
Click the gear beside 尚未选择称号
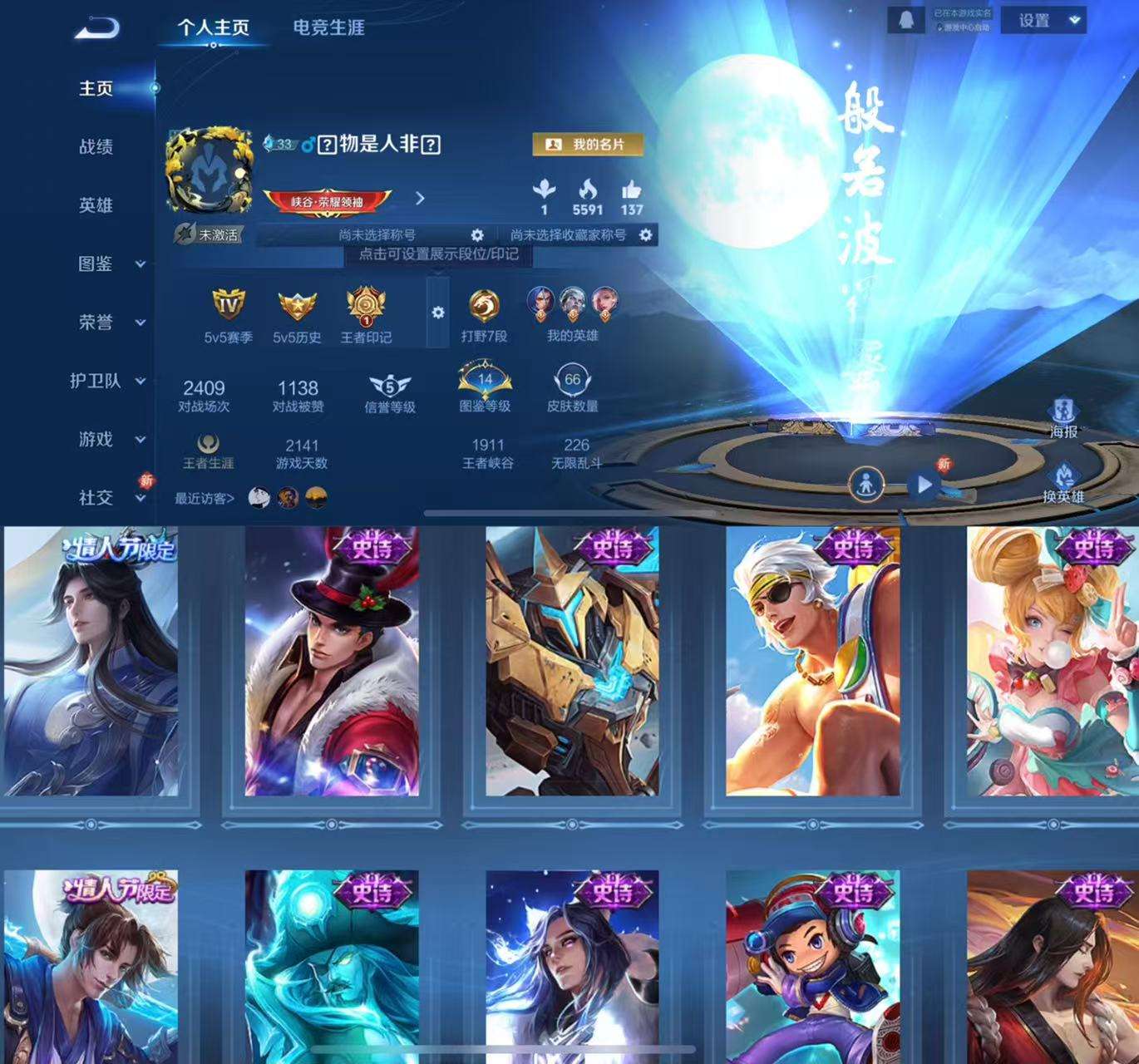click(476, 235)
